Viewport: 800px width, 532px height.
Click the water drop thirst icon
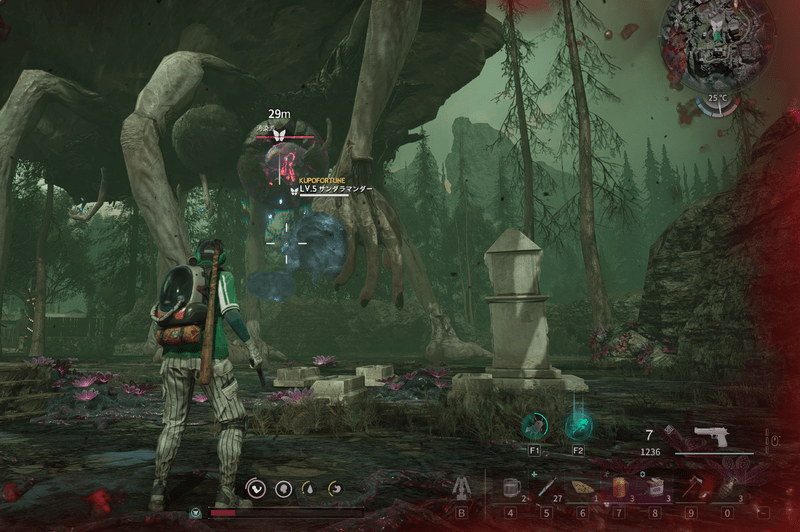pos(309,488)
